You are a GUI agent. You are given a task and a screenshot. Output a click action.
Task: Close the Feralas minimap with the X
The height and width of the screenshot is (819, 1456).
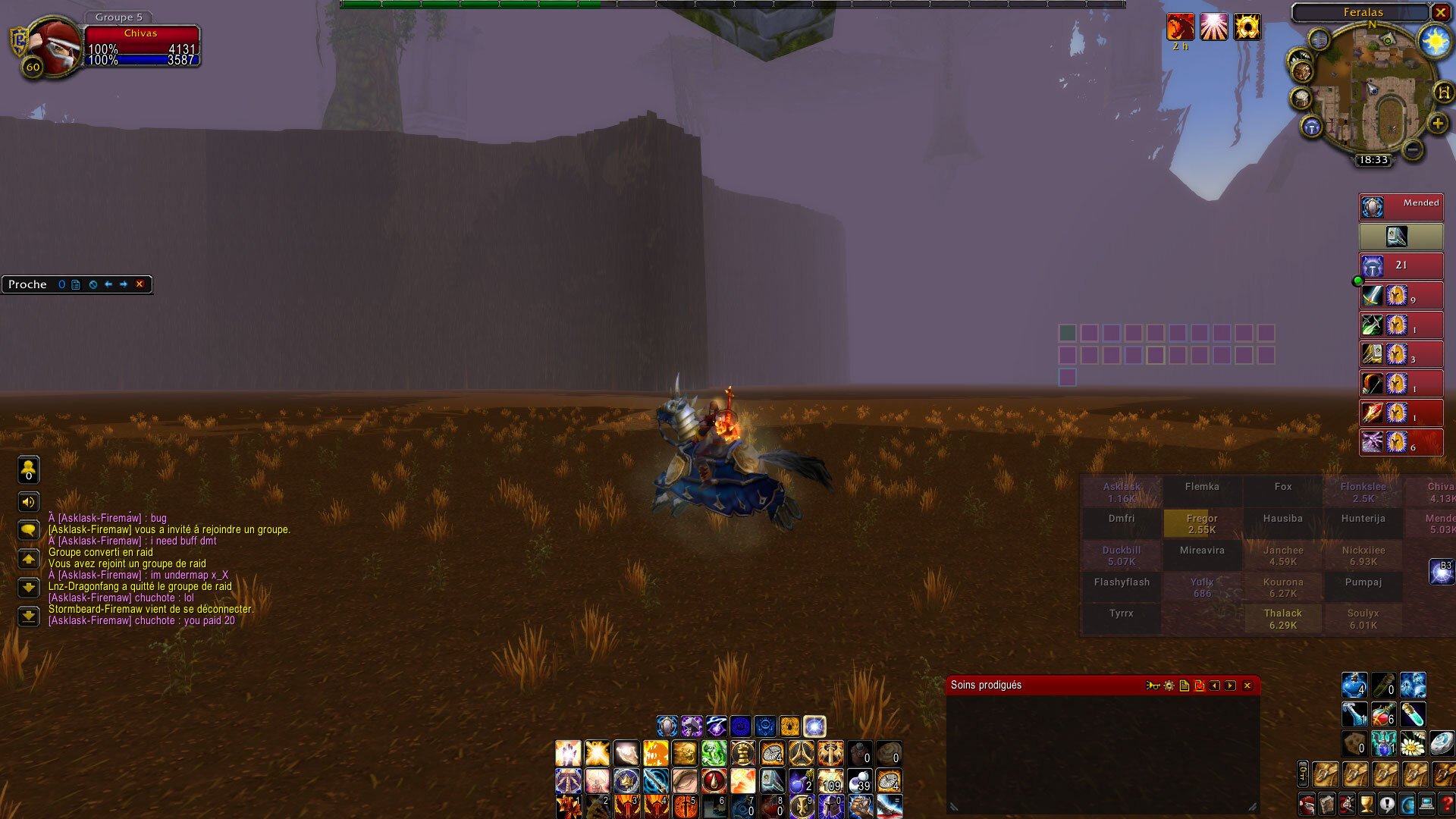pyautogui.click(x=1440, y=12)
